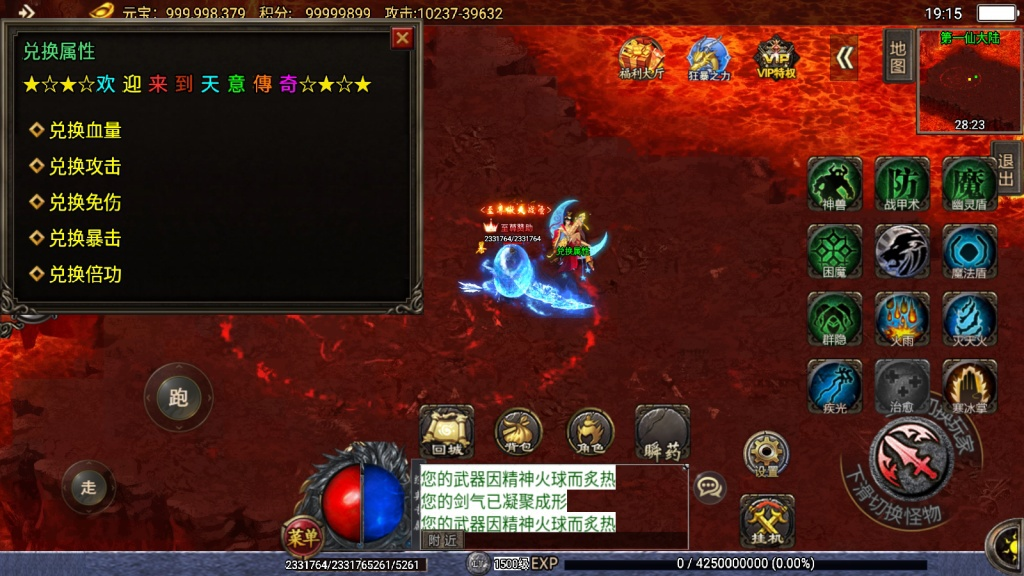Open the 福利大厅 welfare hall
1024x576 pixels.
pos(641,58)
